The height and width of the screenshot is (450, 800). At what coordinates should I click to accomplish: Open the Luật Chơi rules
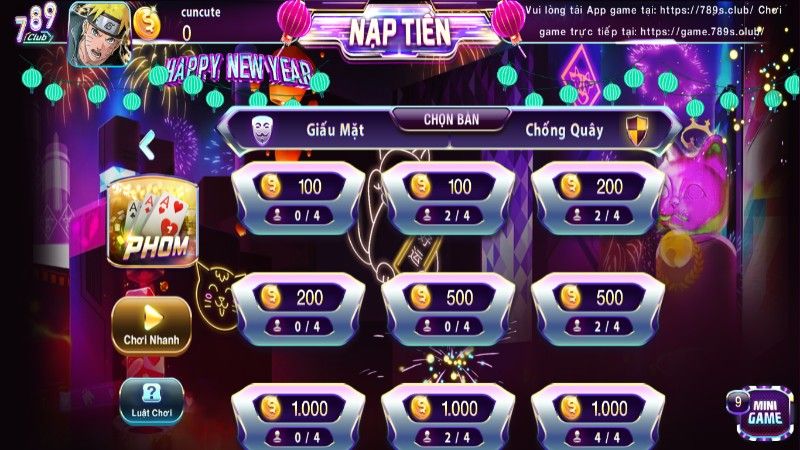pos(152,401)
